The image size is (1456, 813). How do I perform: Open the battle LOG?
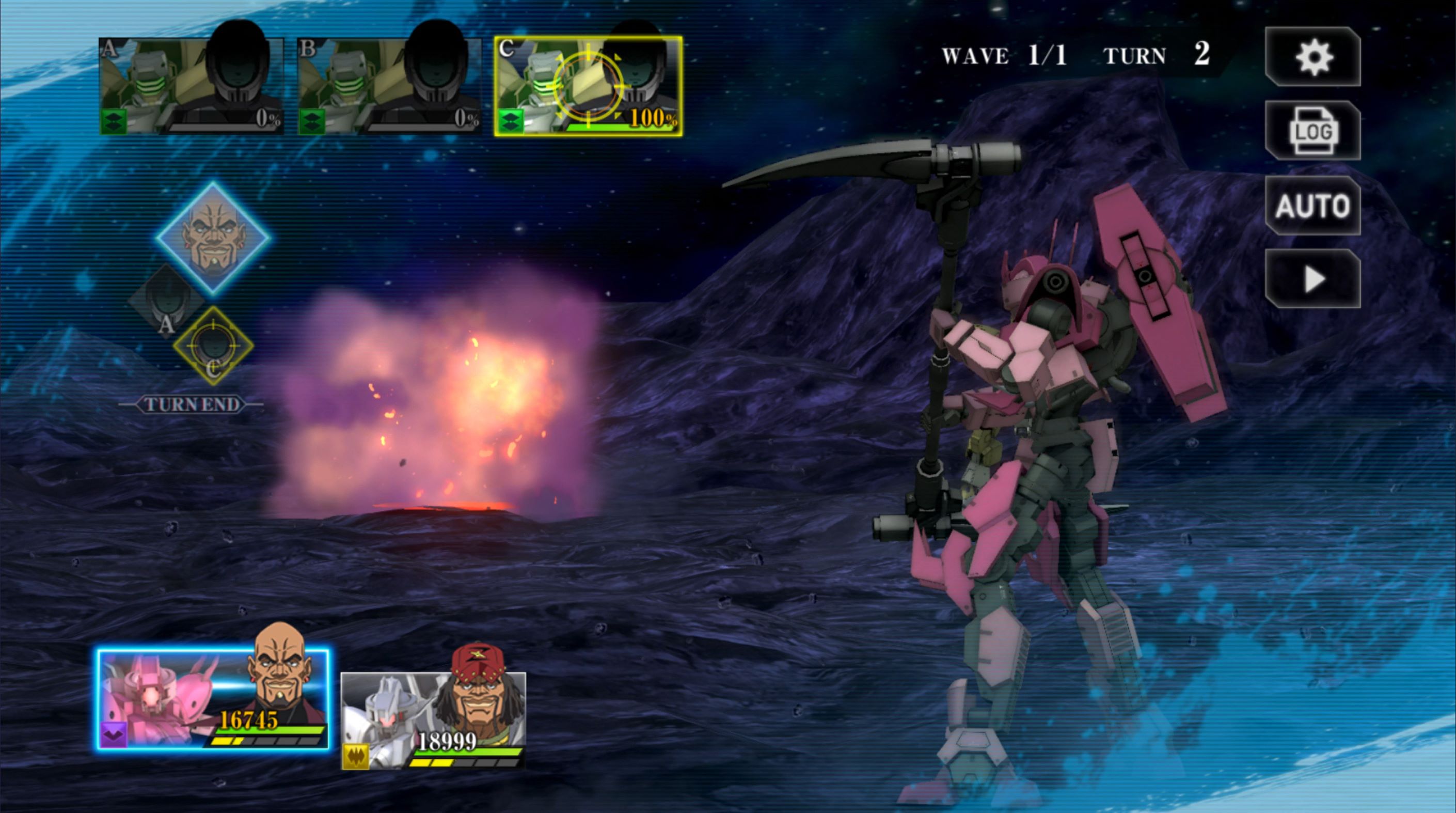[x=1312, y=131]
